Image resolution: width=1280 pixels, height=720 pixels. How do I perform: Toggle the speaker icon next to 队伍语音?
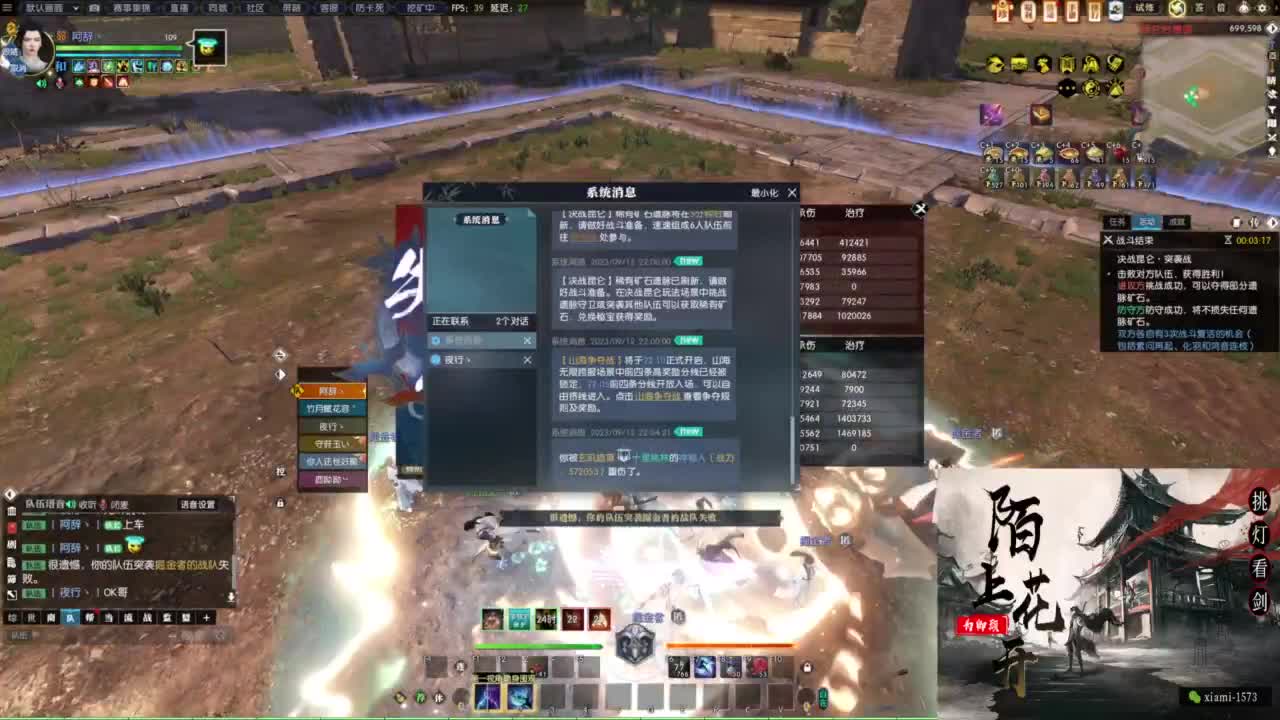(x=71, y=504)
